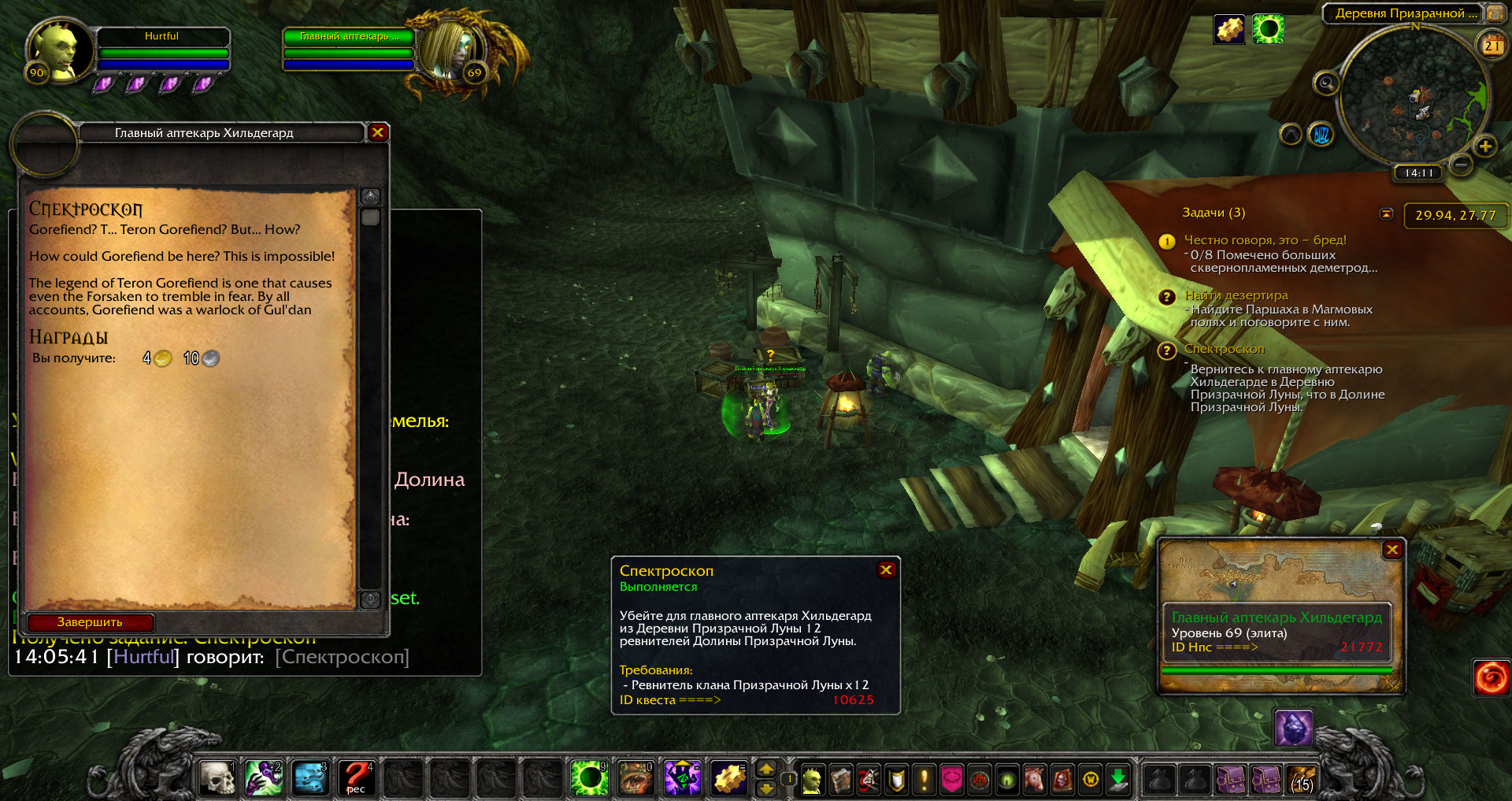Open the quest log exclamation mark button
The height and width of the screenshot is (801, 1512).
click(924, 780)
